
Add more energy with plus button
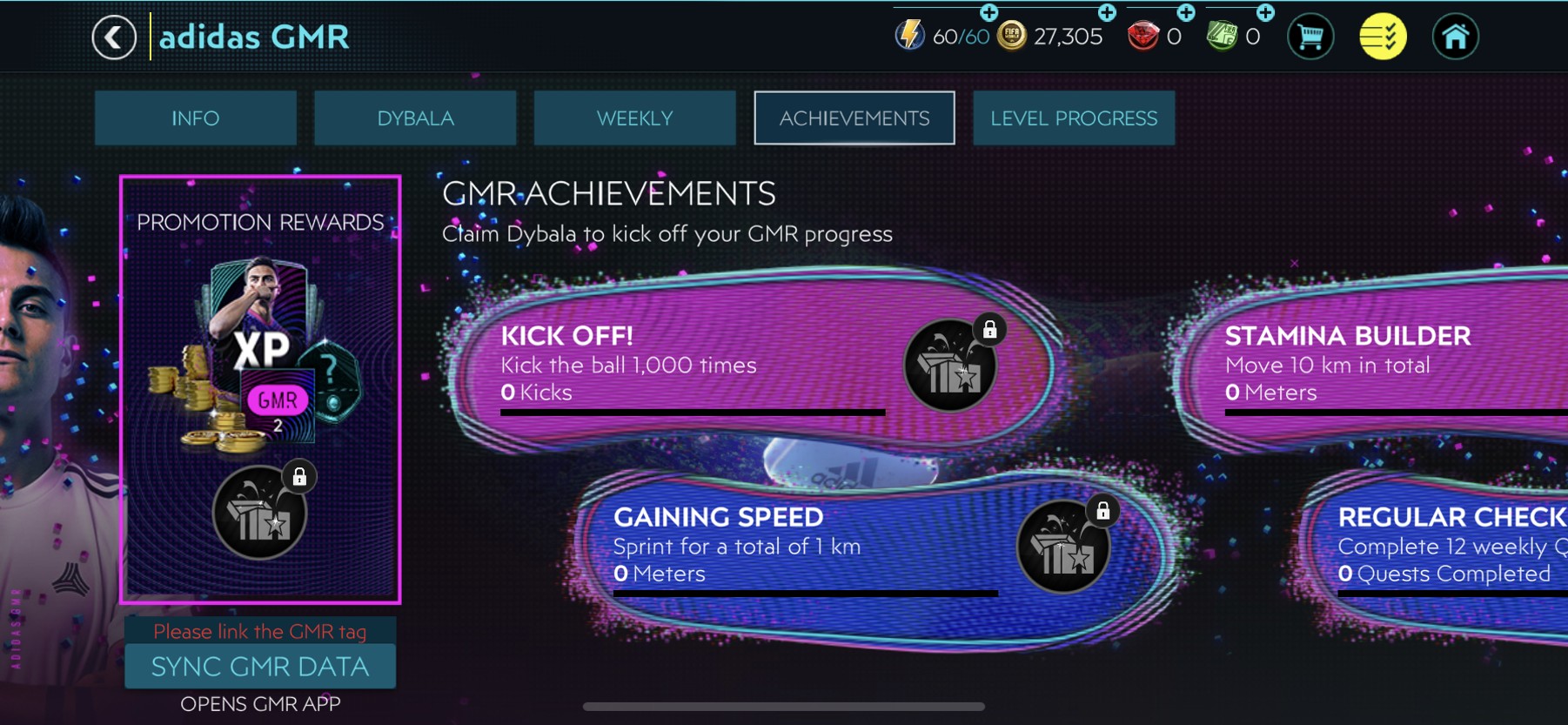point(989,12)
